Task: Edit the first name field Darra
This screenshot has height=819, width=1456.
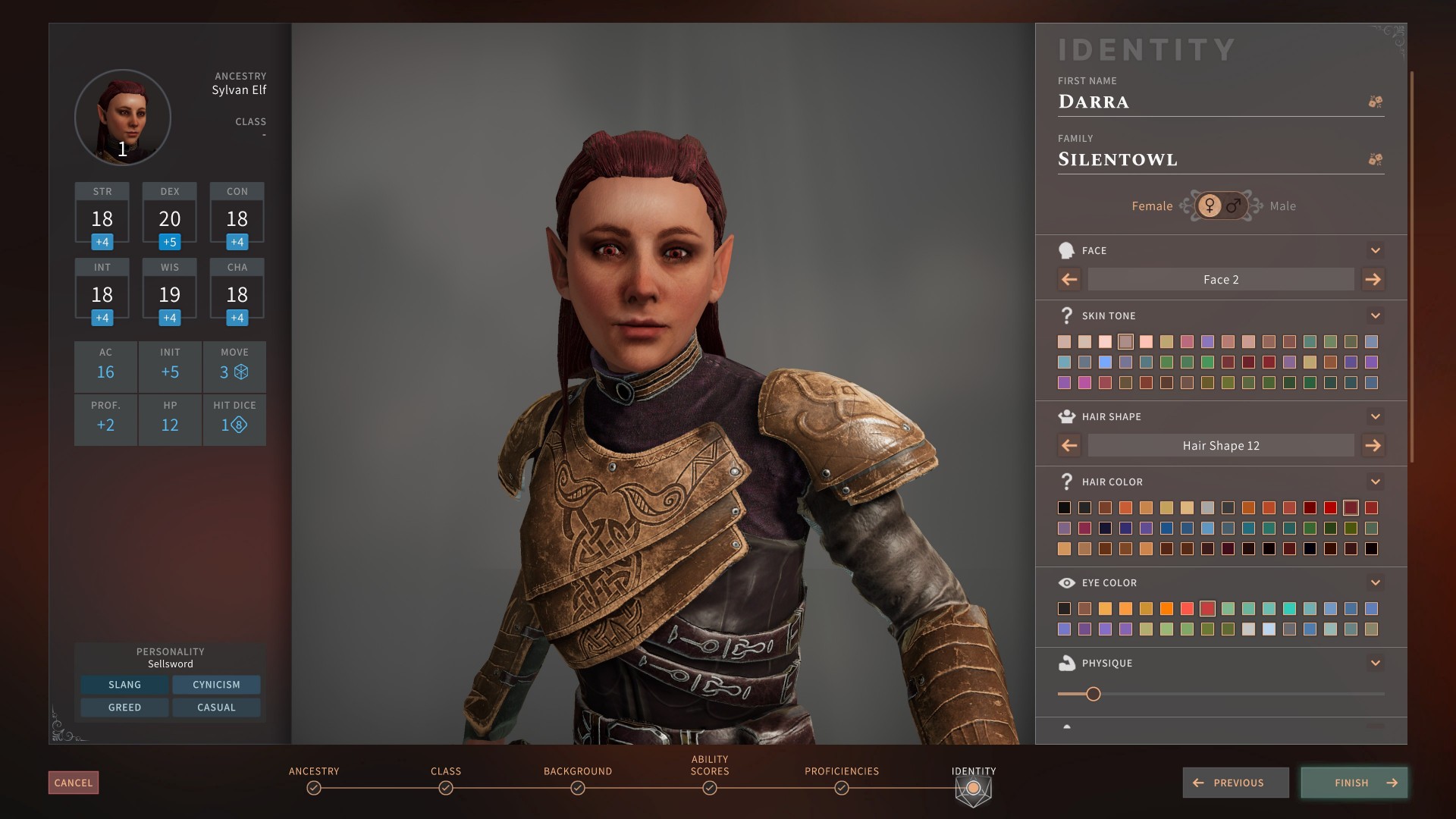Action: pos(1206,102)
